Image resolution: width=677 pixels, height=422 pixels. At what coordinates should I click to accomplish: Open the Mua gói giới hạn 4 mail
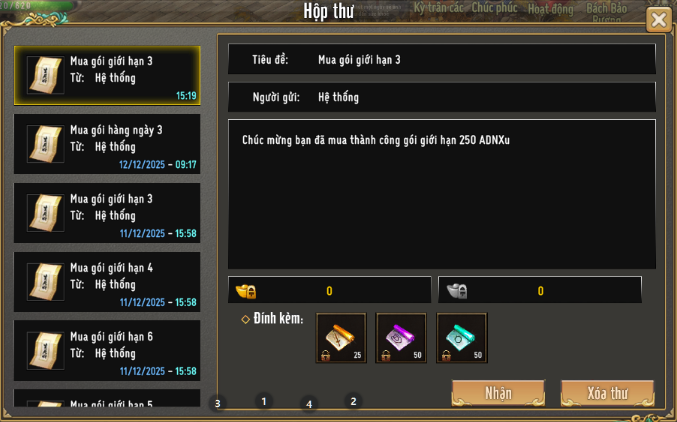(107, 282)
